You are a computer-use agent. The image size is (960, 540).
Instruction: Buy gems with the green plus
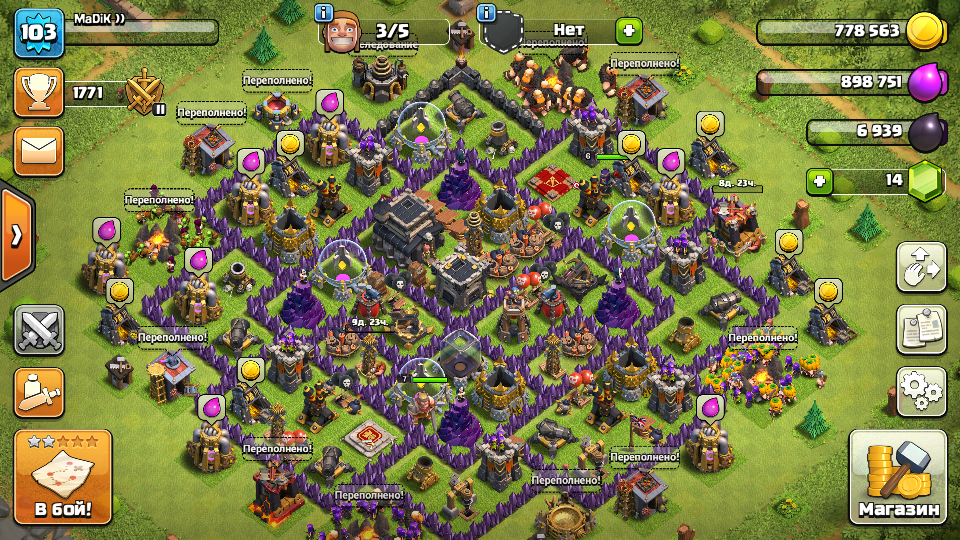point(821,182)
